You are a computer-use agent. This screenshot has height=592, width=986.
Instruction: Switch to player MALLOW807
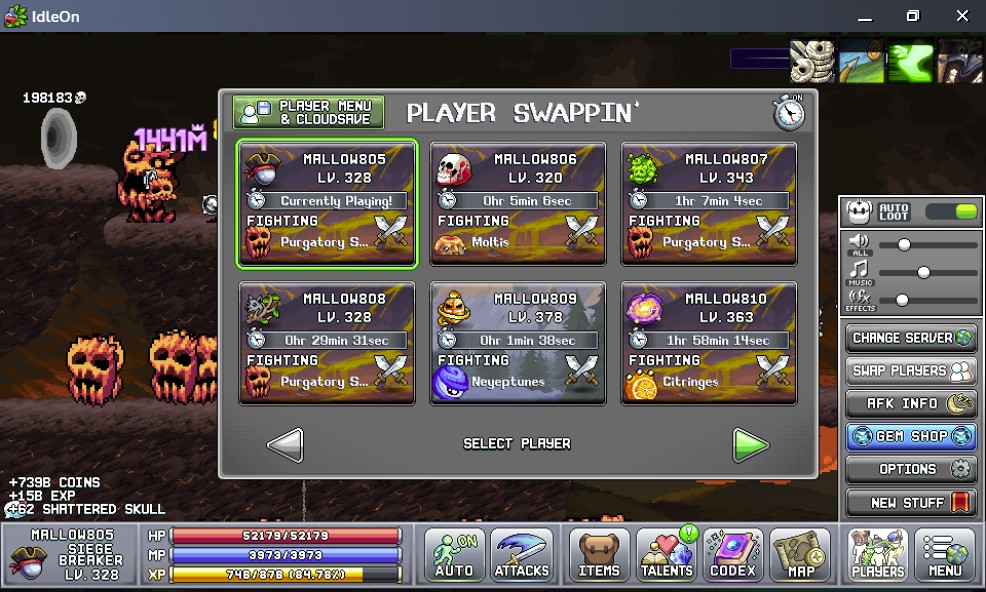[x=709, y=204]
